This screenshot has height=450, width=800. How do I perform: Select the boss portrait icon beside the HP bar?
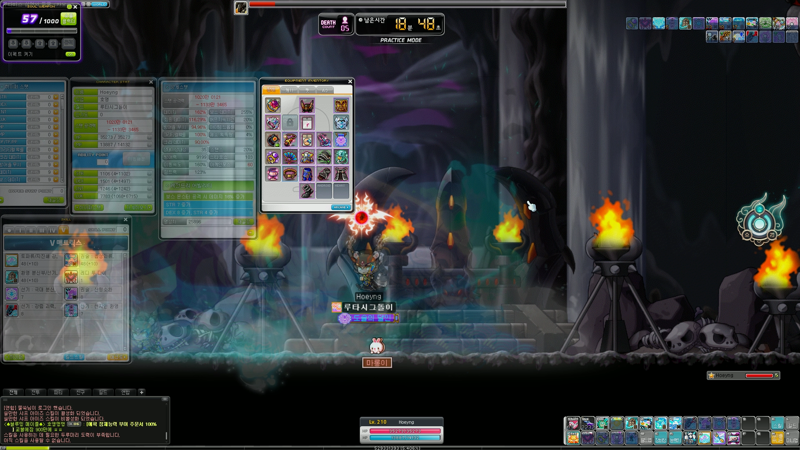[241, 8]
